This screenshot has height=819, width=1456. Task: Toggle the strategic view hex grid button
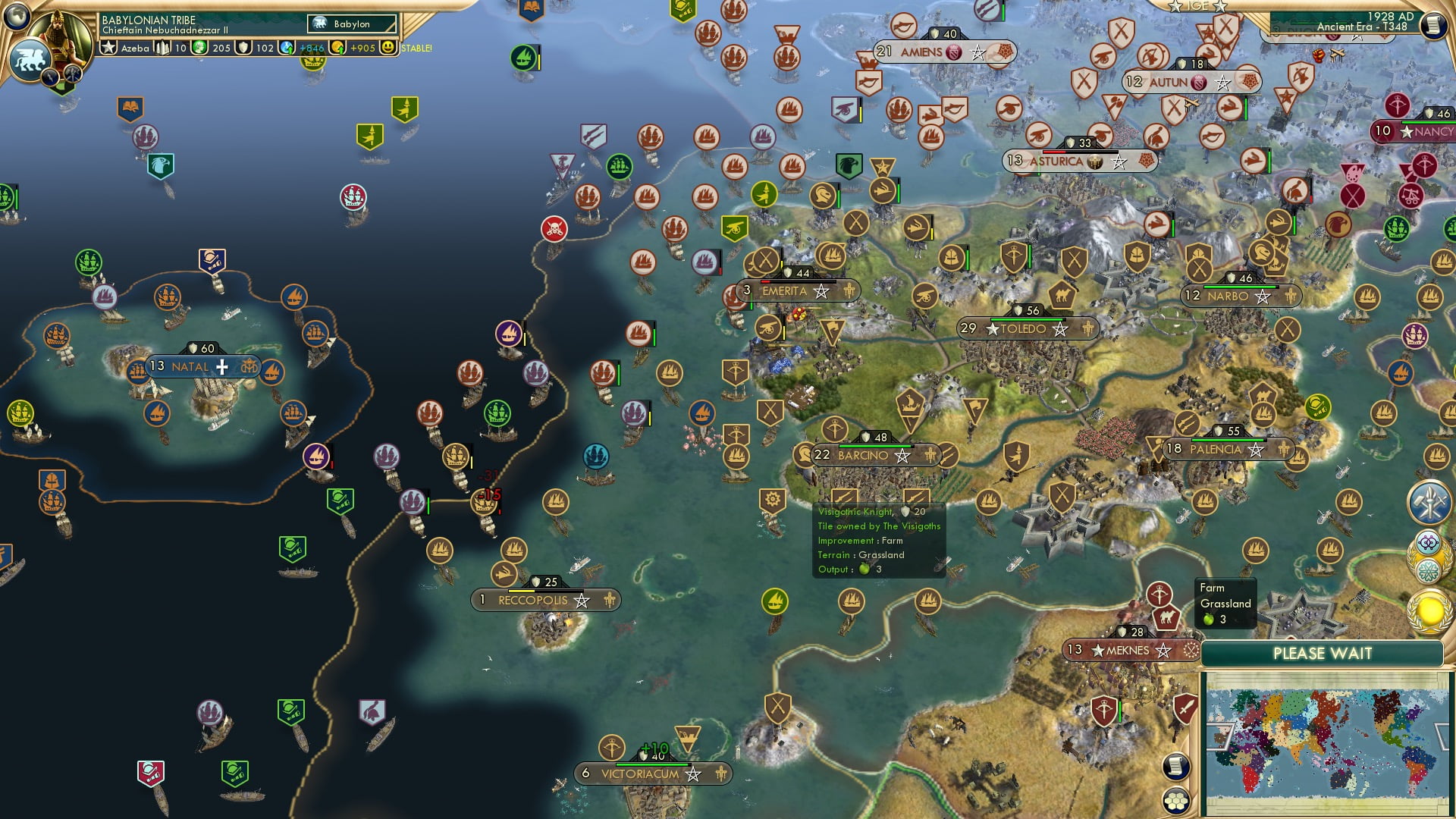click(x=1176, y=800)
